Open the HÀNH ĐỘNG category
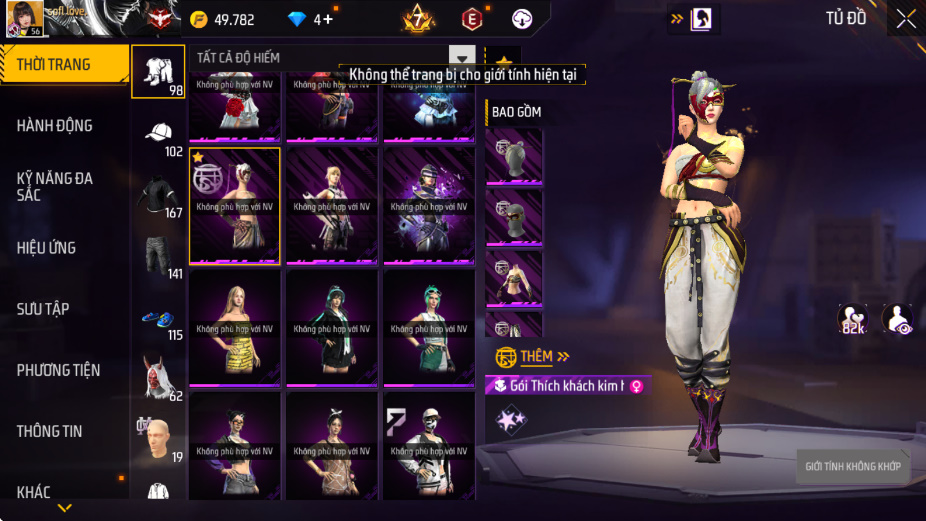926x521 pixels. (x=55, y=126)
